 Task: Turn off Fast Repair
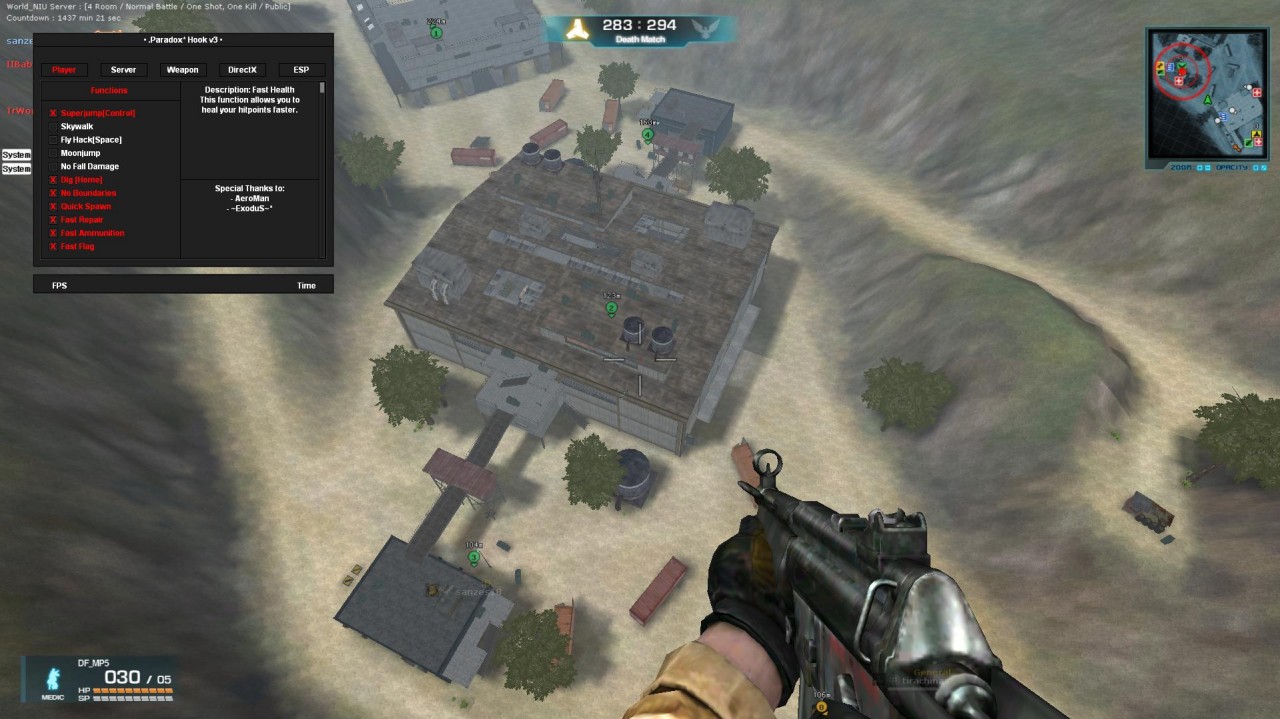point(54,220)
